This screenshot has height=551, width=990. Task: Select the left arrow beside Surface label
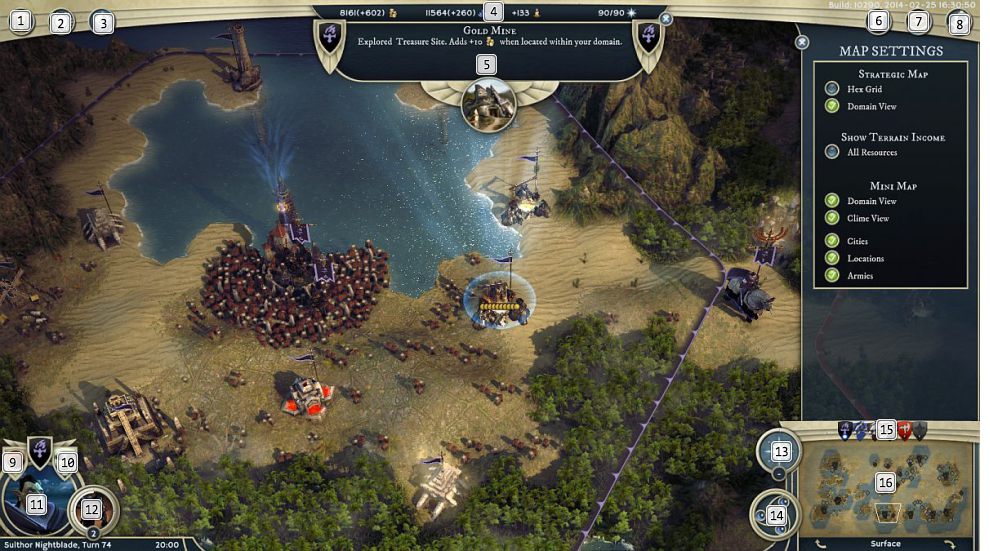click(820, 544)
